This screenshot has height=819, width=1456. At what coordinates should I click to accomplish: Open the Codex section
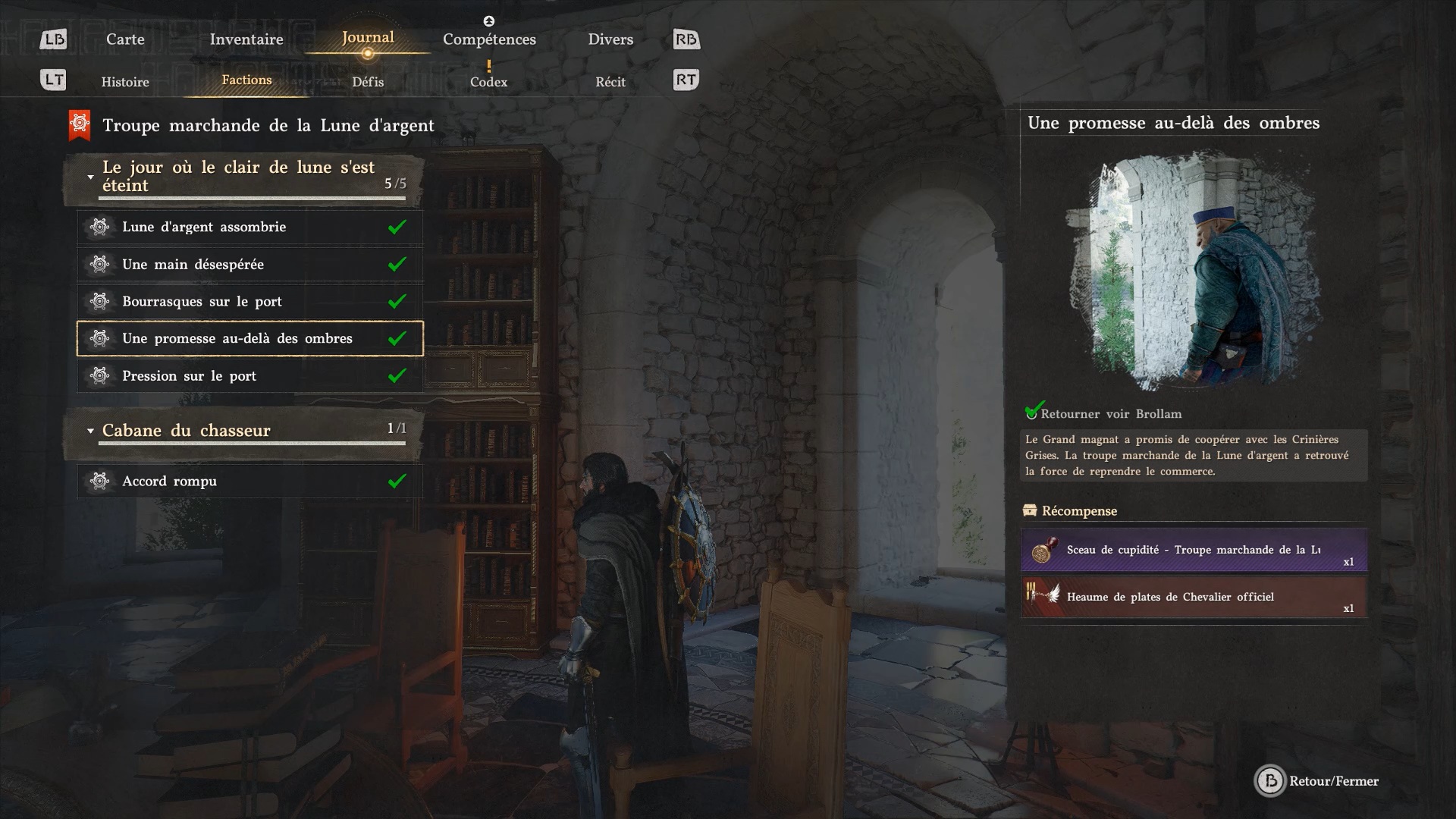[488, 82]
